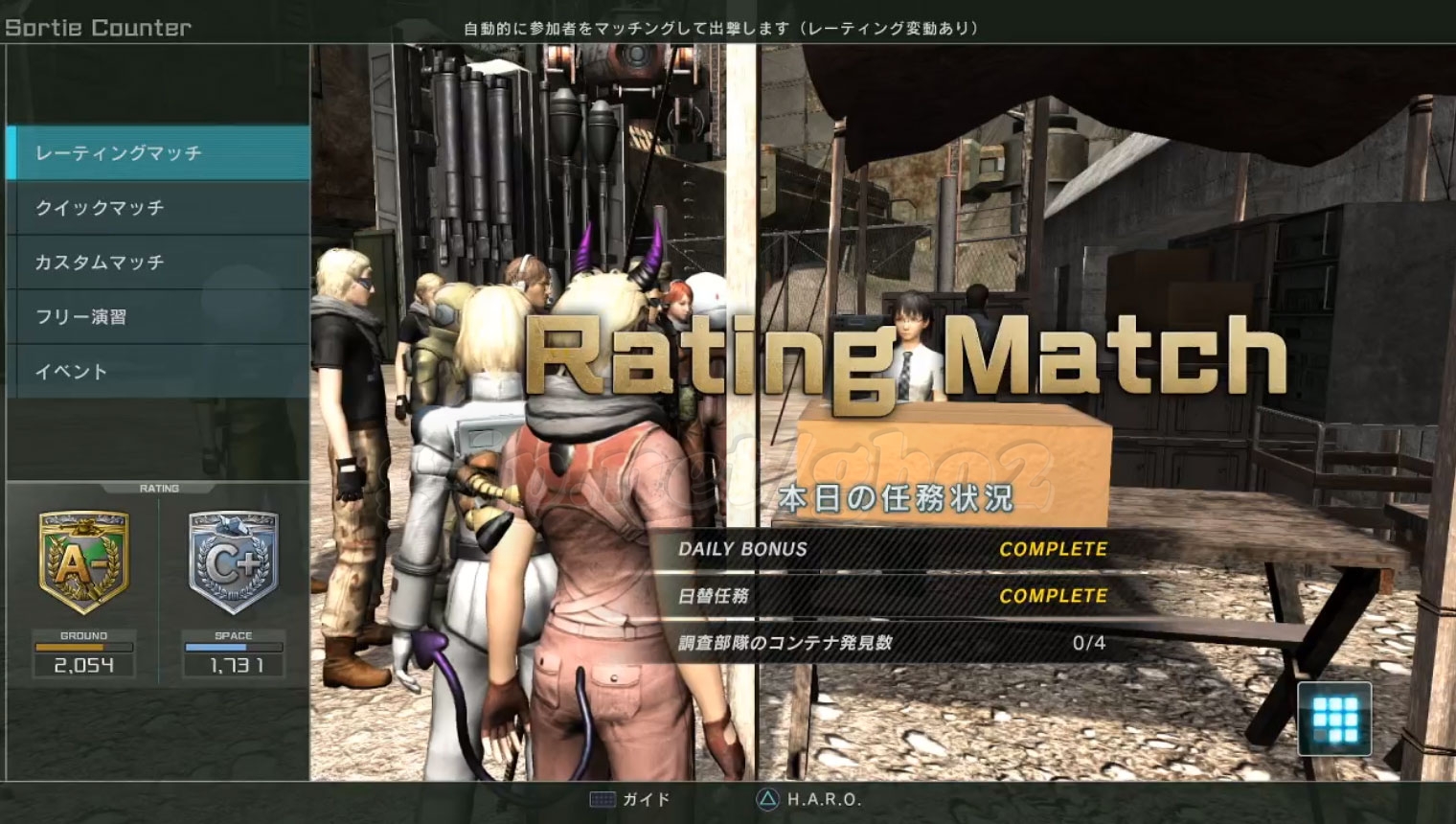
Task: Open カスタムマッチ (Custom Match)
Action: pyautogui.click(x=158, y=263)
